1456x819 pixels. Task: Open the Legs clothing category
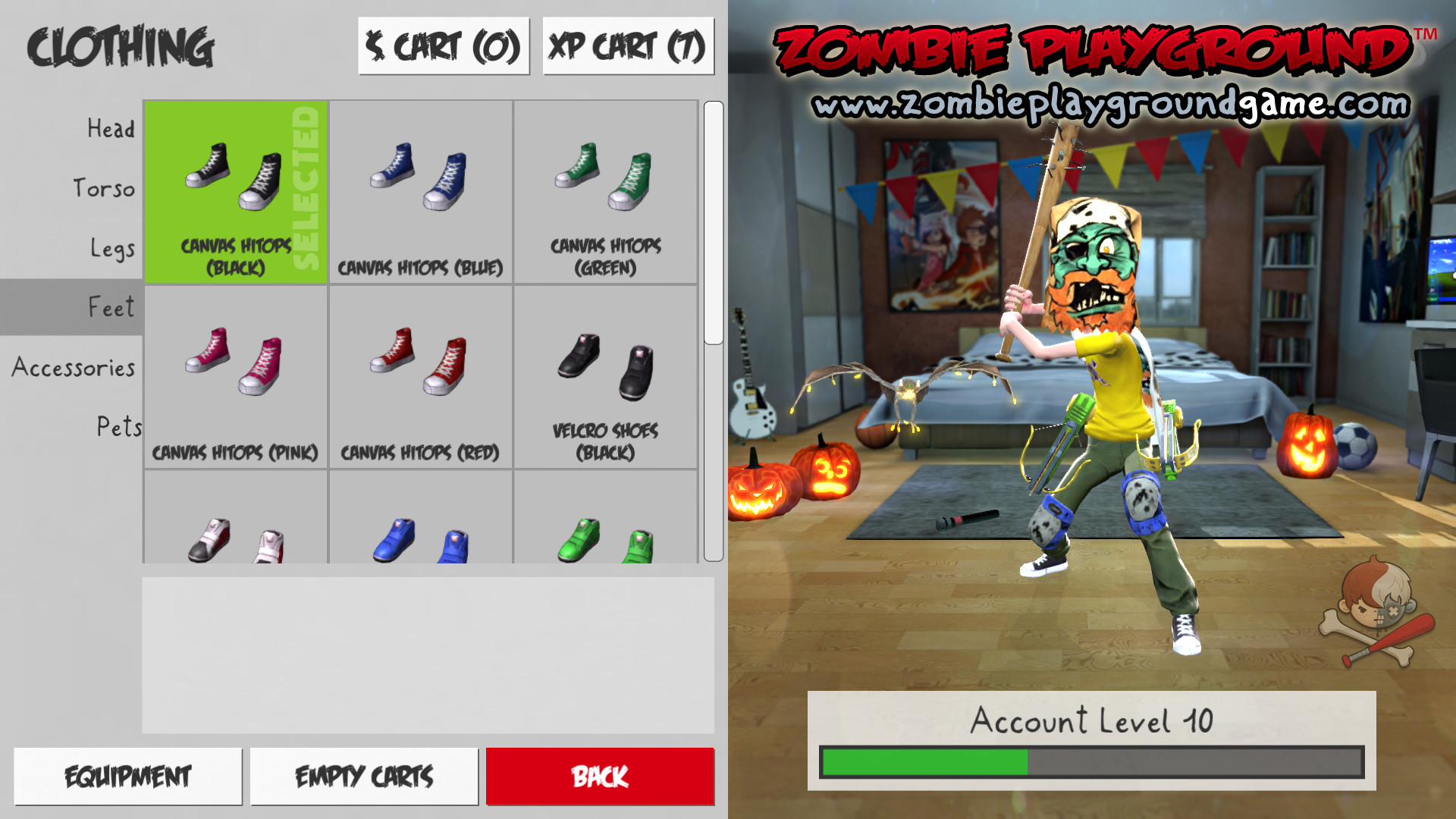115,247
